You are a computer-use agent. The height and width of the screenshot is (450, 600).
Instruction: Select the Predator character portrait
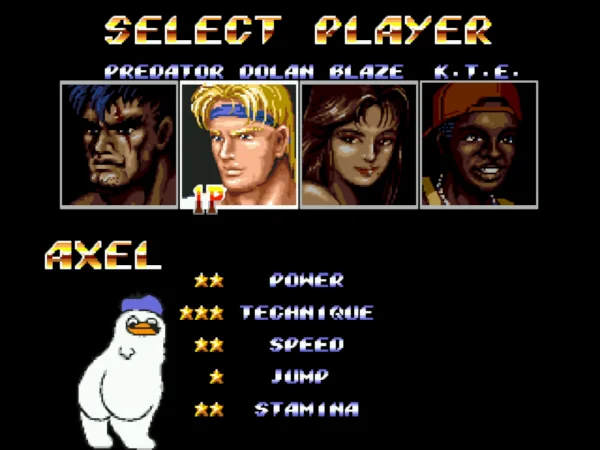[119, 144]
